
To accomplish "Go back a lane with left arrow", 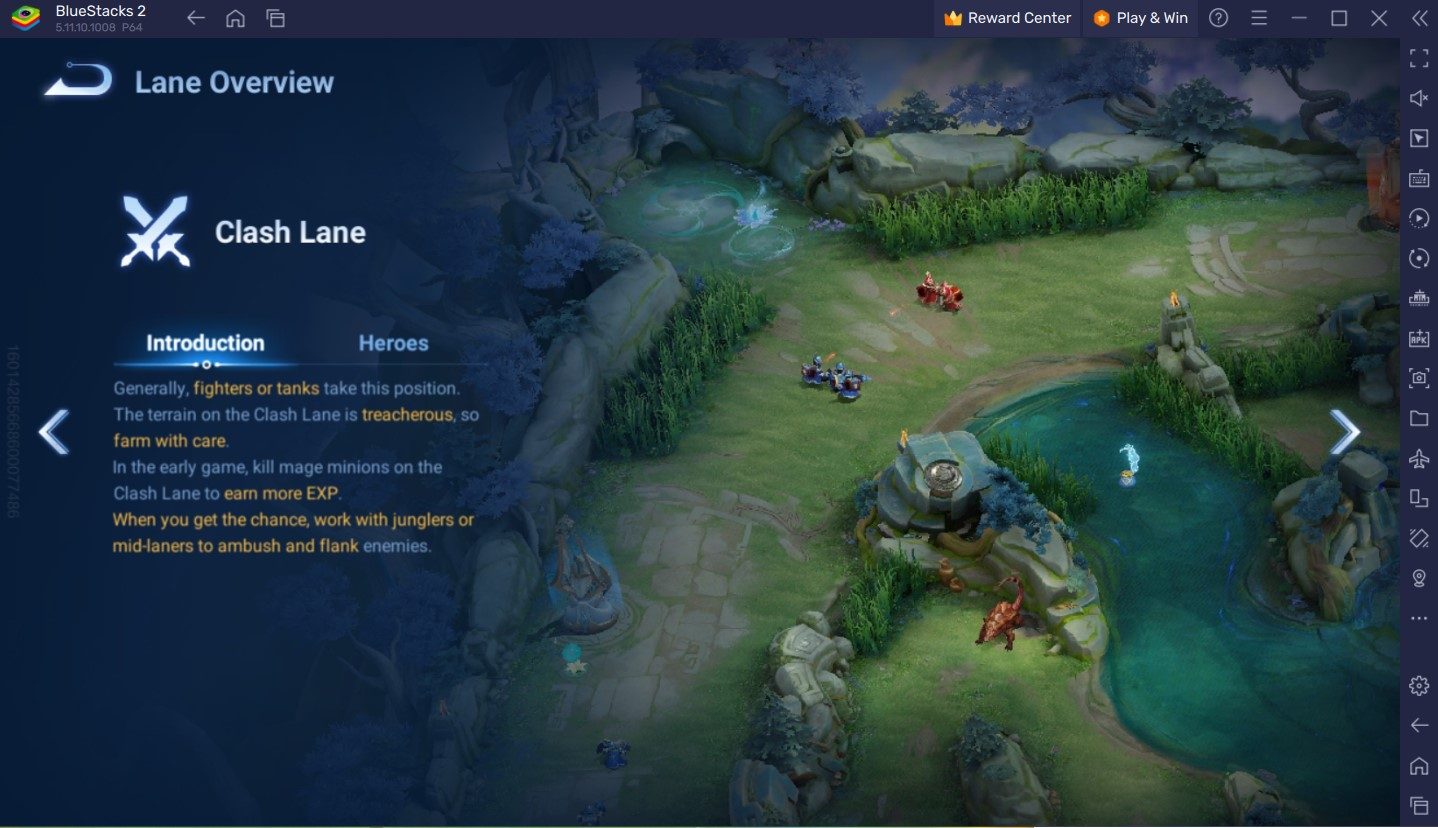I will point(55,430).
